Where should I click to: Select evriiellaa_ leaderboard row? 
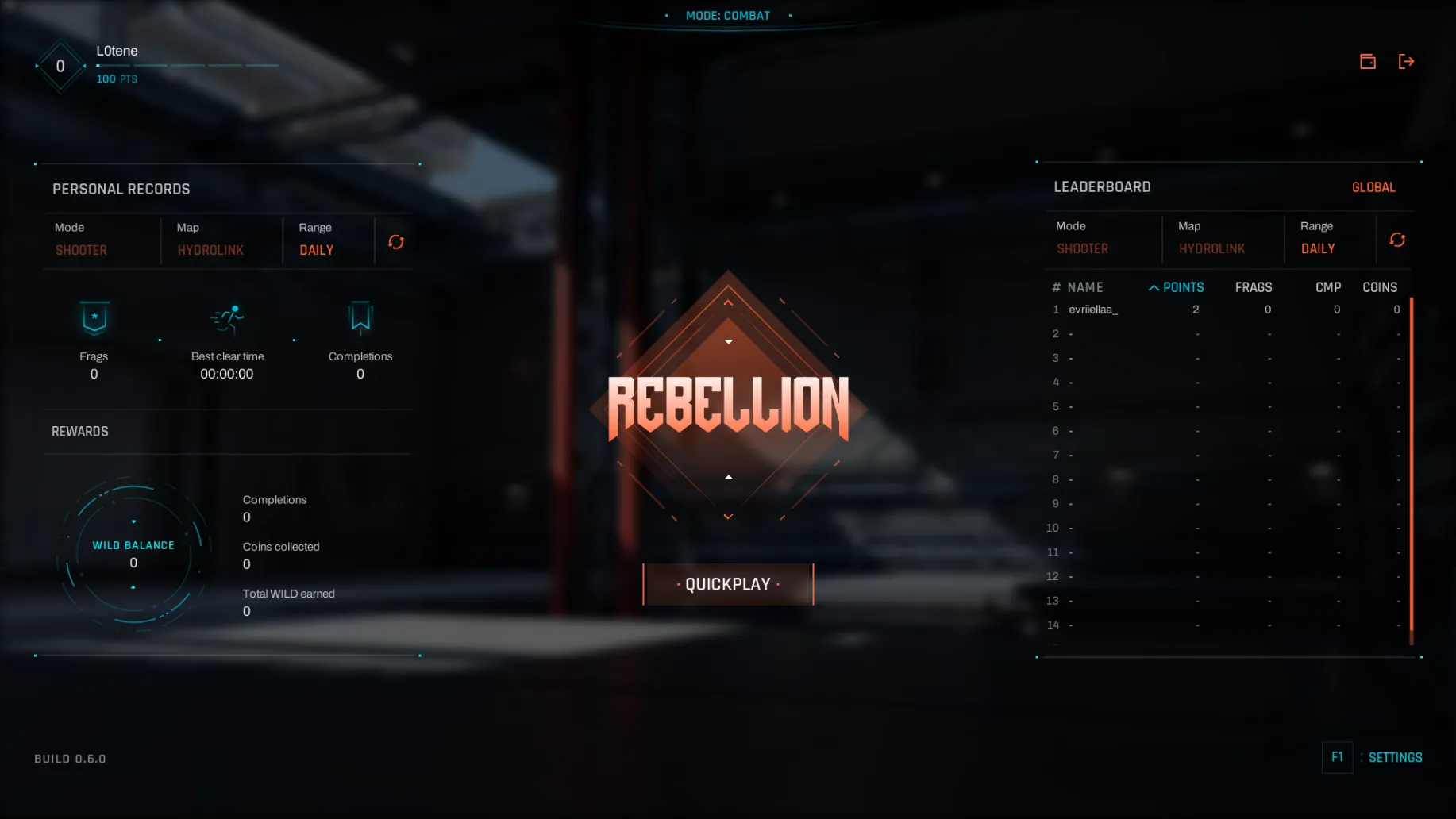pyautogui.click(x=1092, y=310)
